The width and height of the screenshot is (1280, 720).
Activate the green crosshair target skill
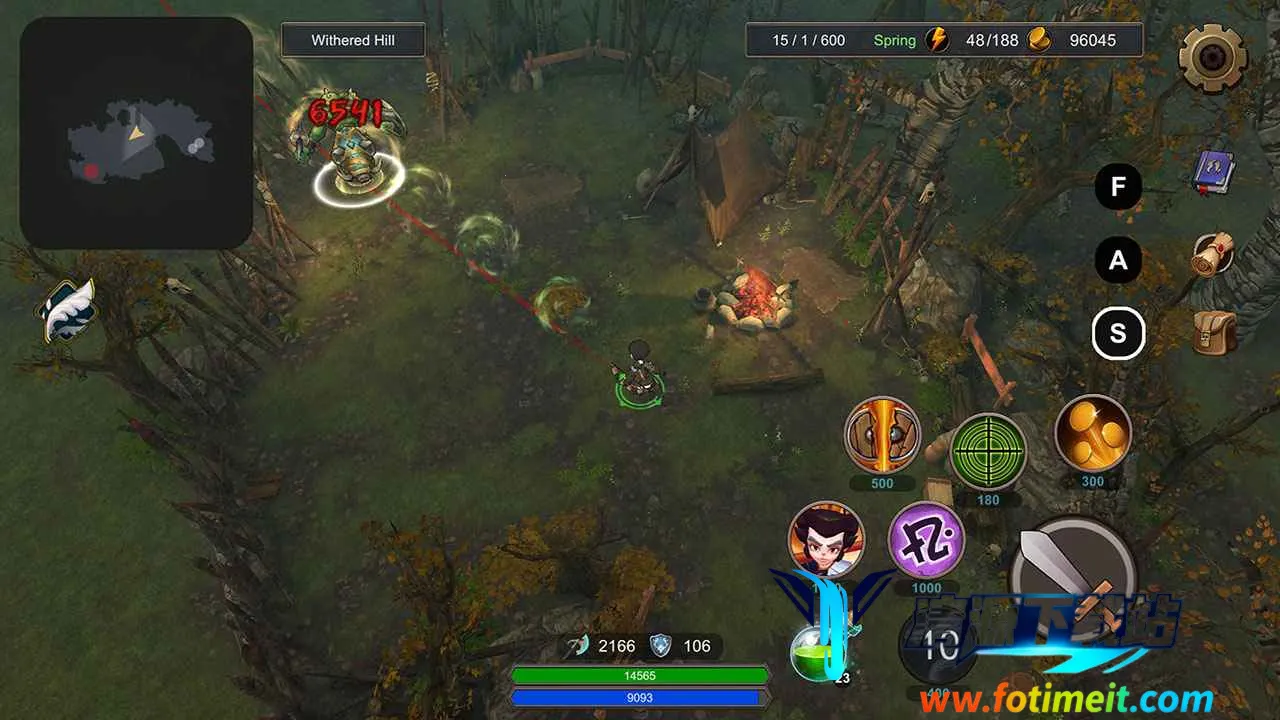[988, 450]
